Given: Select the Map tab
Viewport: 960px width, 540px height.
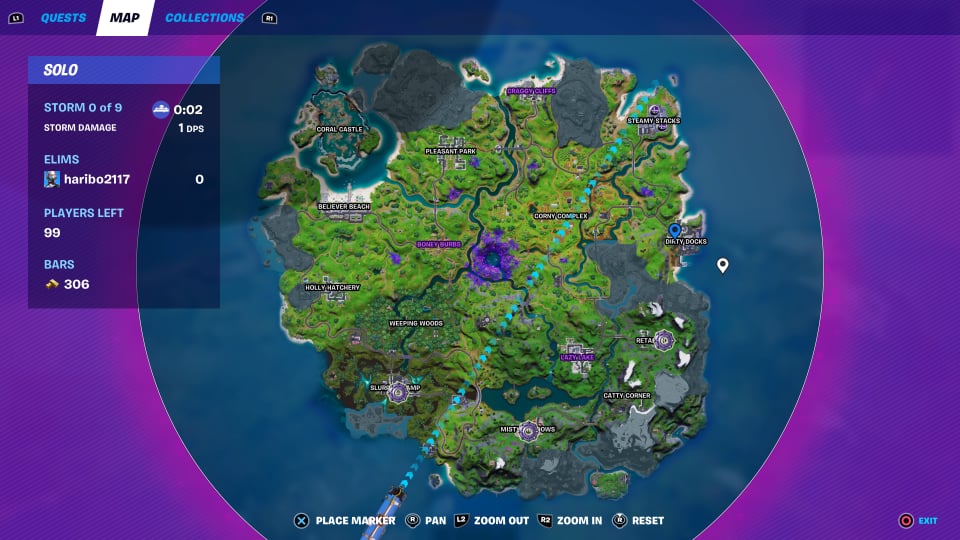Looking at the screenshot, I should 124,18.
